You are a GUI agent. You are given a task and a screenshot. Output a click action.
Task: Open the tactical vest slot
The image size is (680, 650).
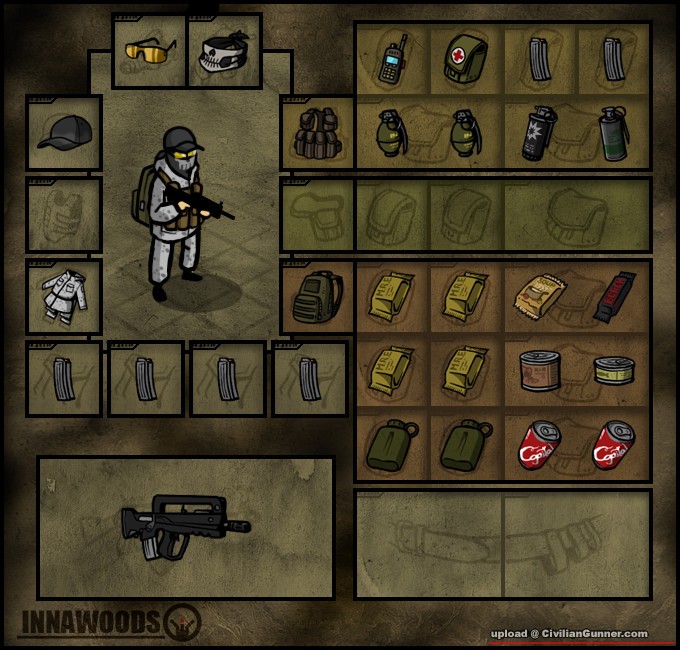(x=317, y=133)
